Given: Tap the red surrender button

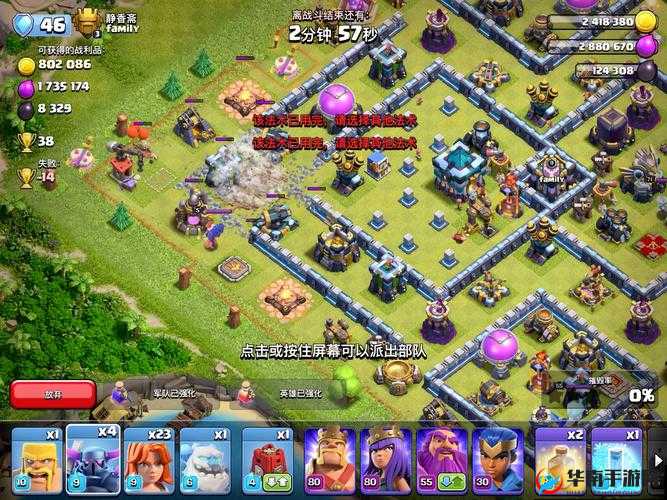Looking at the screenshot, I should [x=52, y=393].
